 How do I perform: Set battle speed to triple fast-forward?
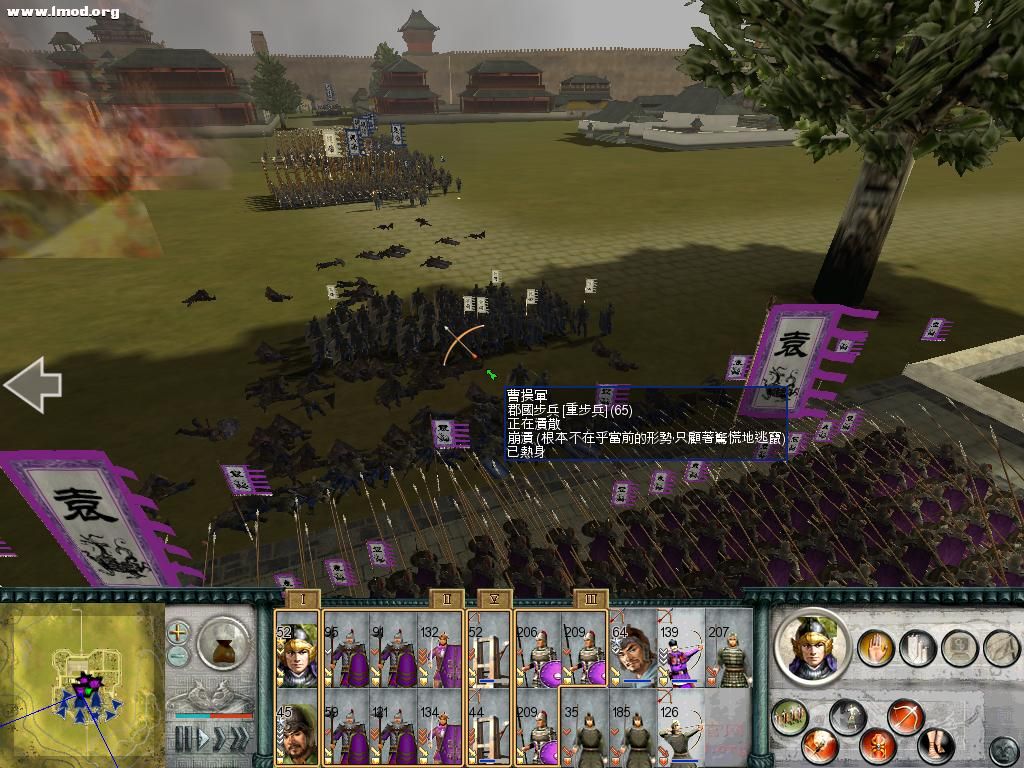pos(241,739)
